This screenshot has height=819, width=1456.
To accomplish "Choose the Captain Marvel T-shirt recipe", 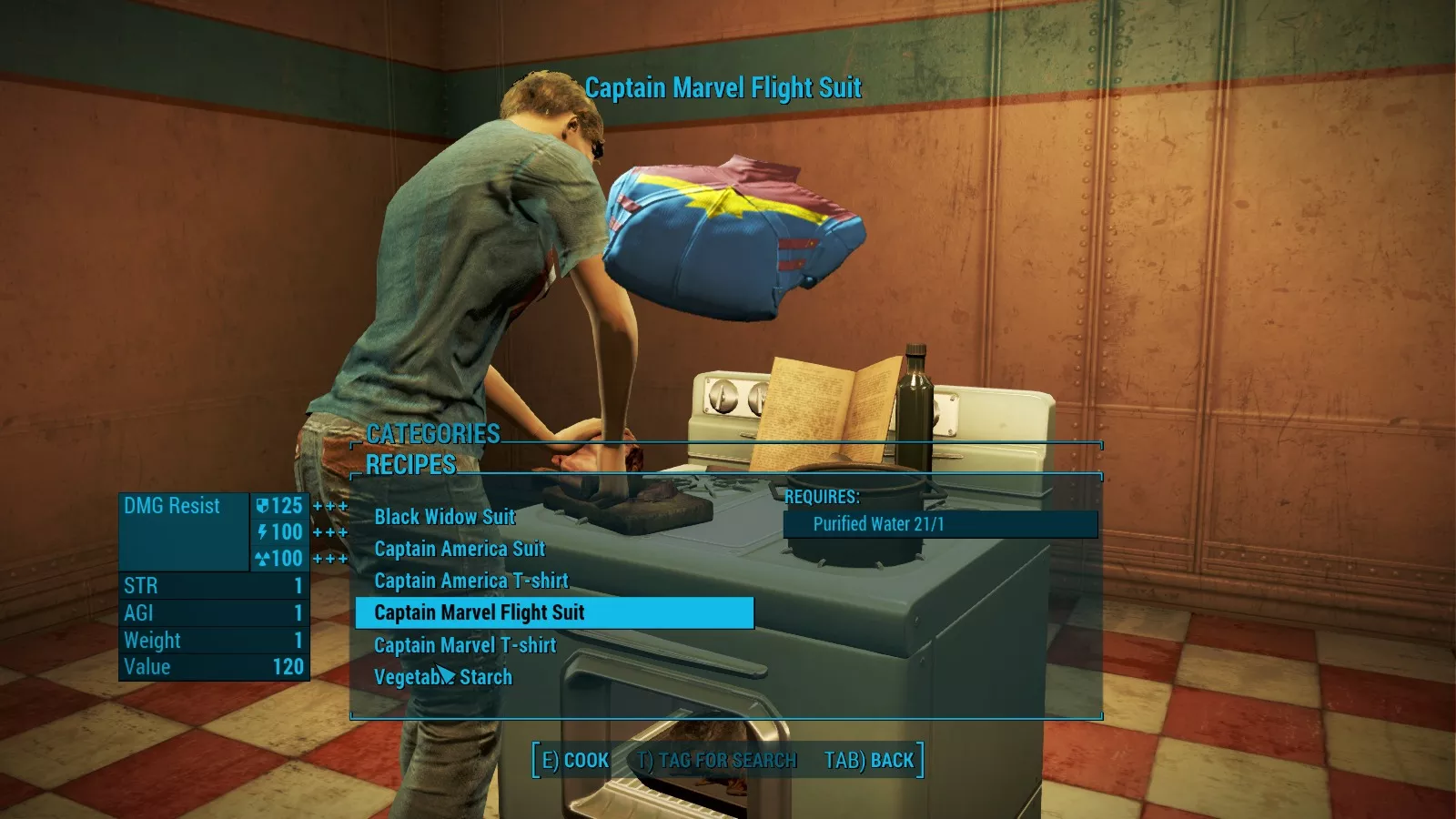I will 465,645.
